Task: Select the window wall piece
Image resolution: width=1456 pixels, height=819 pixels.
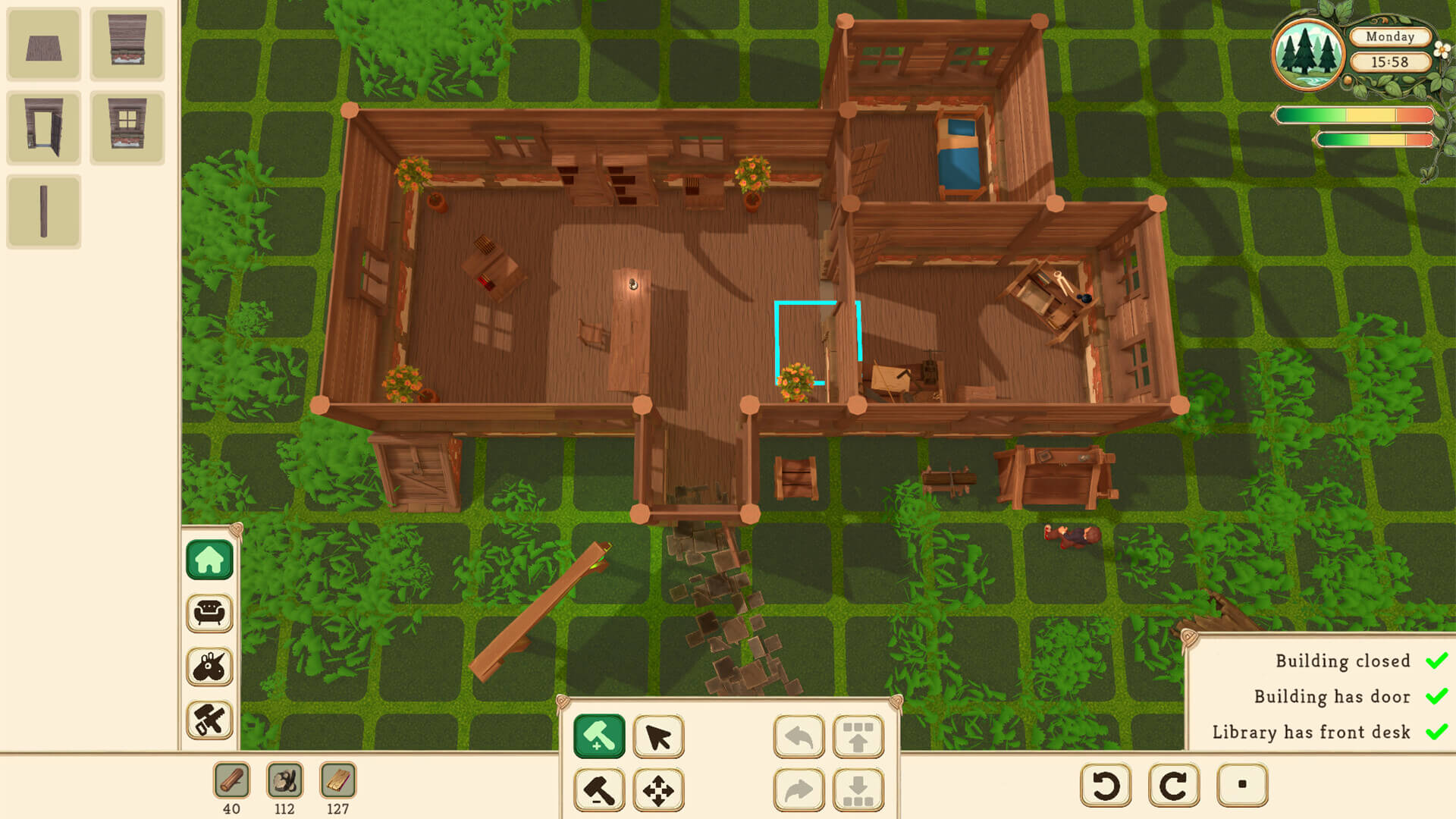Action: [127, 127]
